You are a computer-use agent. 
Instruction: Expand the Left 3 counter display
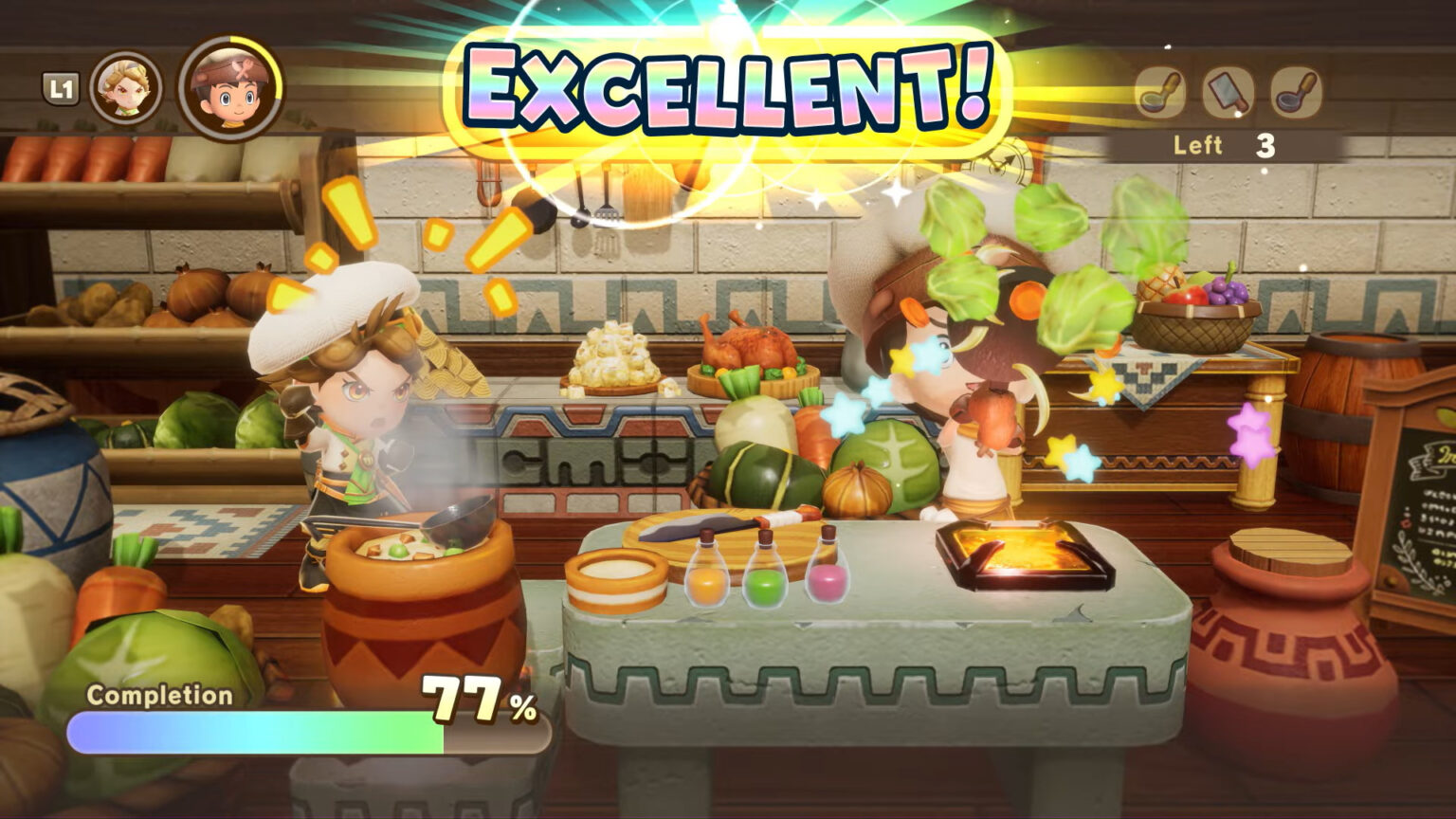(x=1223, y=145)
